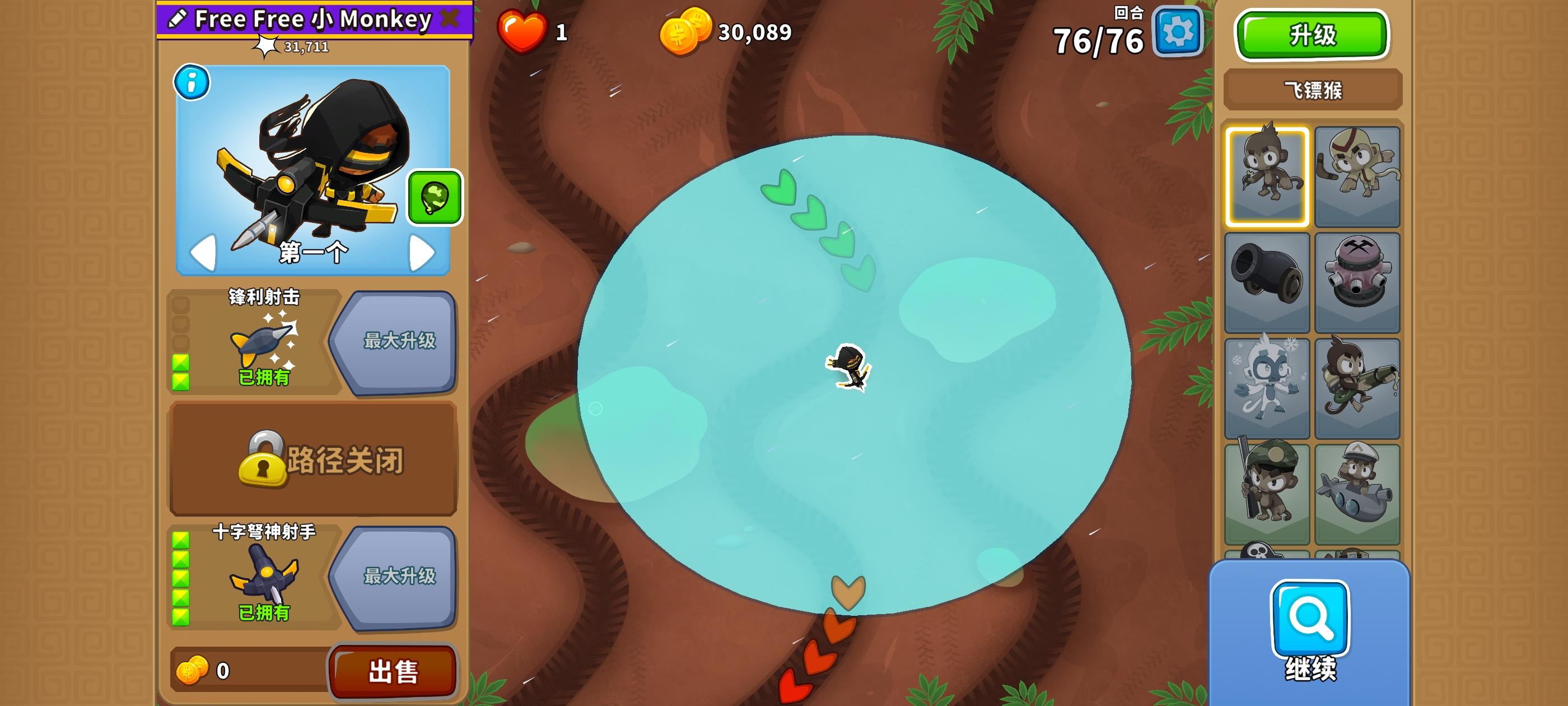Image resolution: width=1568 pixels, height=706 pixels.
Task: Click the pencil icon to rename the monkey
Action: [x=177, y=18]
